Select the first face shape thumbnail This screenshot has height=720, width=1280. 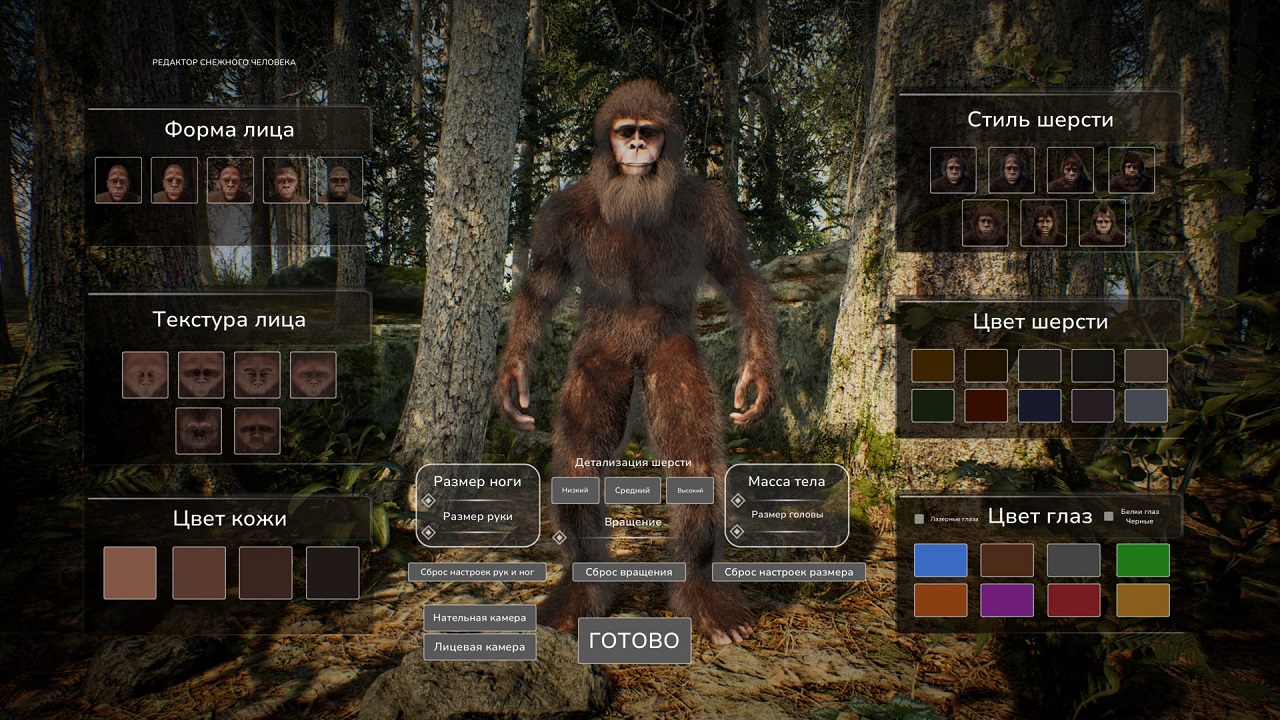click(117, 180)
